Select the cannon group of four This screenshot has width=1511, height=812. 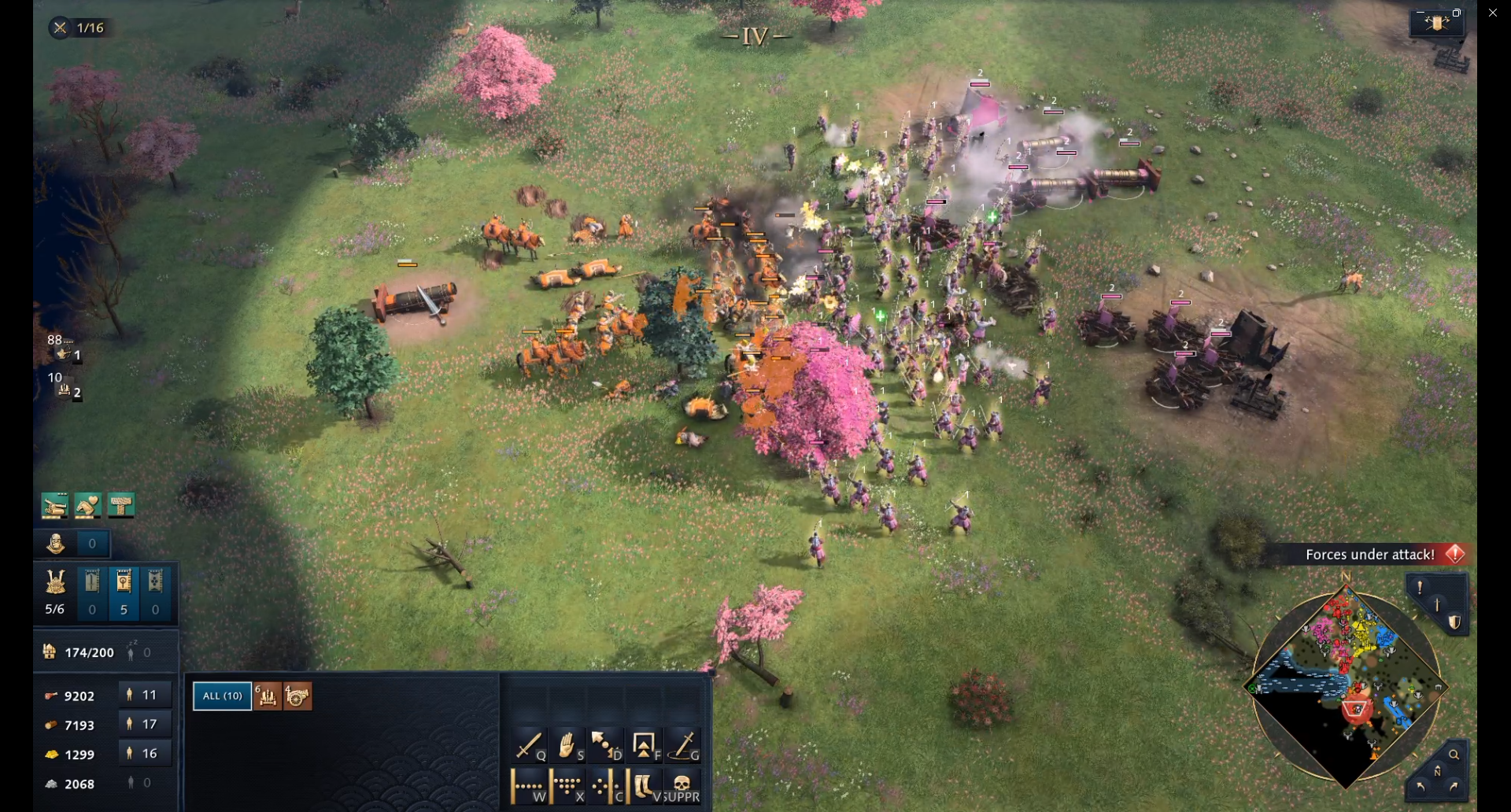pos(297,696)
